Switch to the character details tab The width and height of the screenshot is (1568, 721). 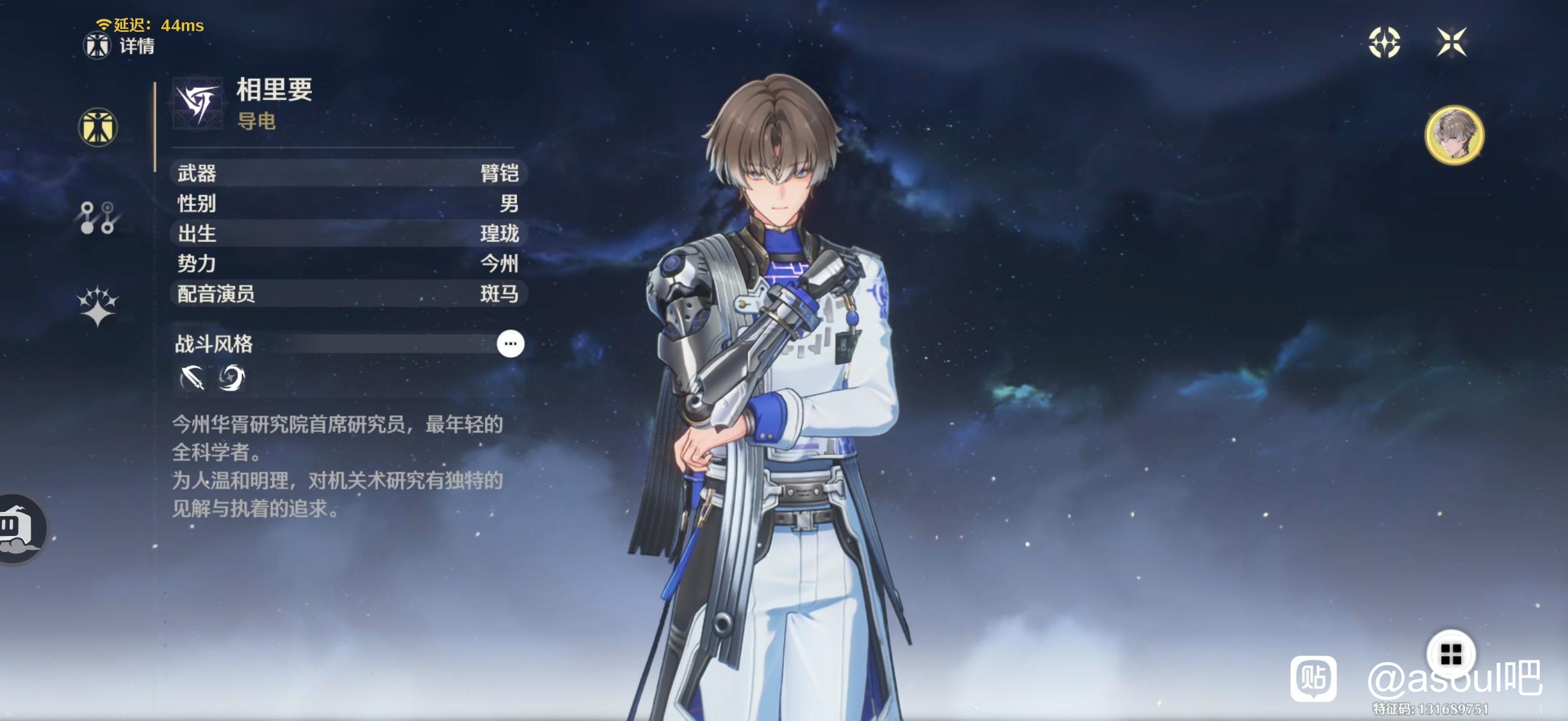(x=97, y=127)
